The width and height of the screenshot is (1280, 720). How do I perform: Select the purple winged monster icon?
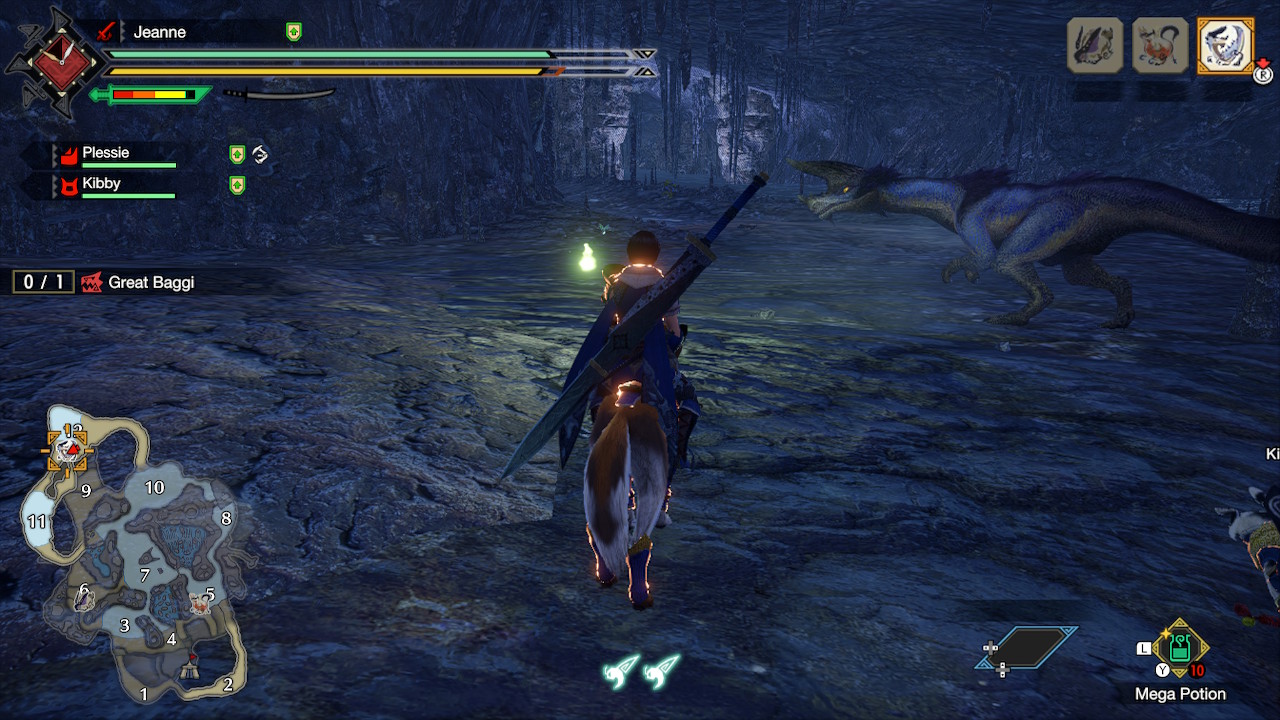pos(1095,46)
